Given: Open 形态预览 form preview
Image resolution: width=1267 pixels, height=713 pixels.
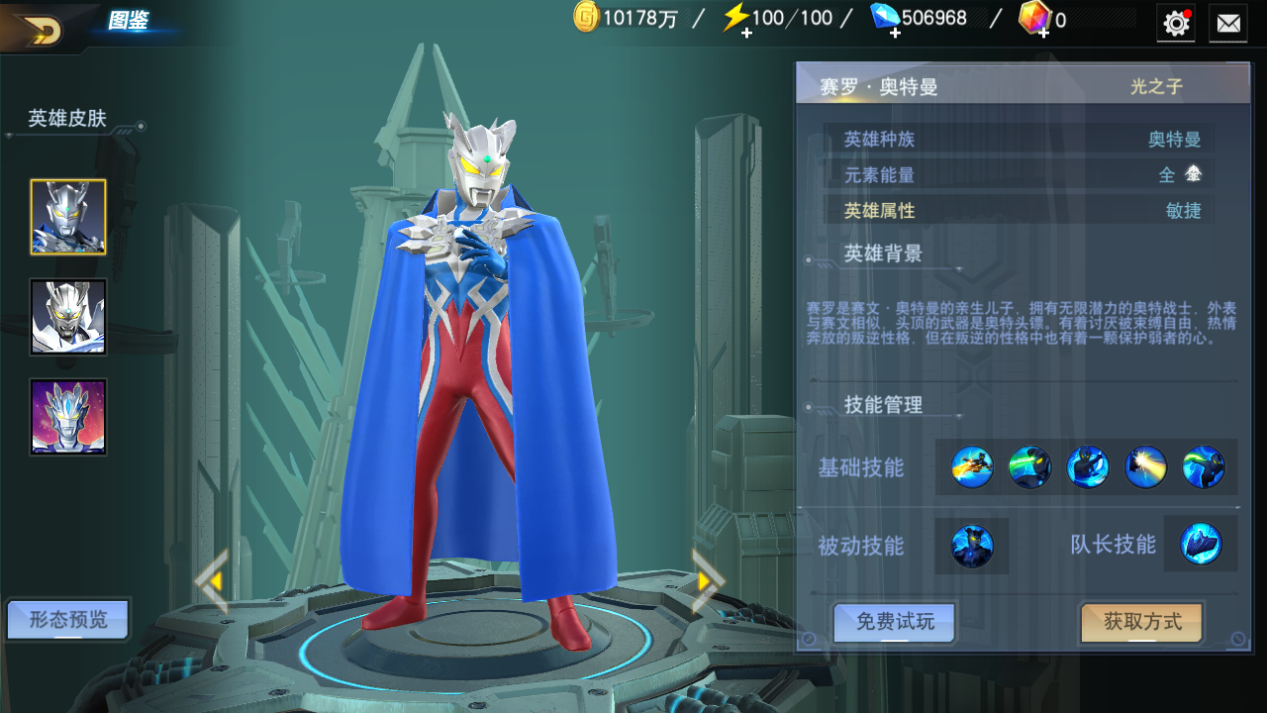Looking at the screenshot, I should (x=68, y=620).
